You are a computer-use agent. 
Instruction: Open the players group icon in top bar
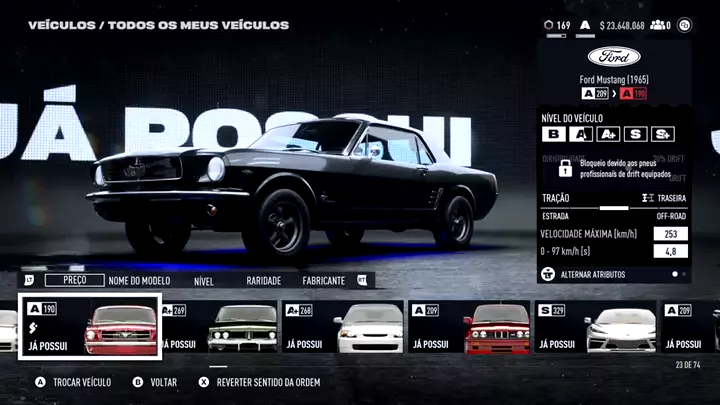tap(660, 25)
